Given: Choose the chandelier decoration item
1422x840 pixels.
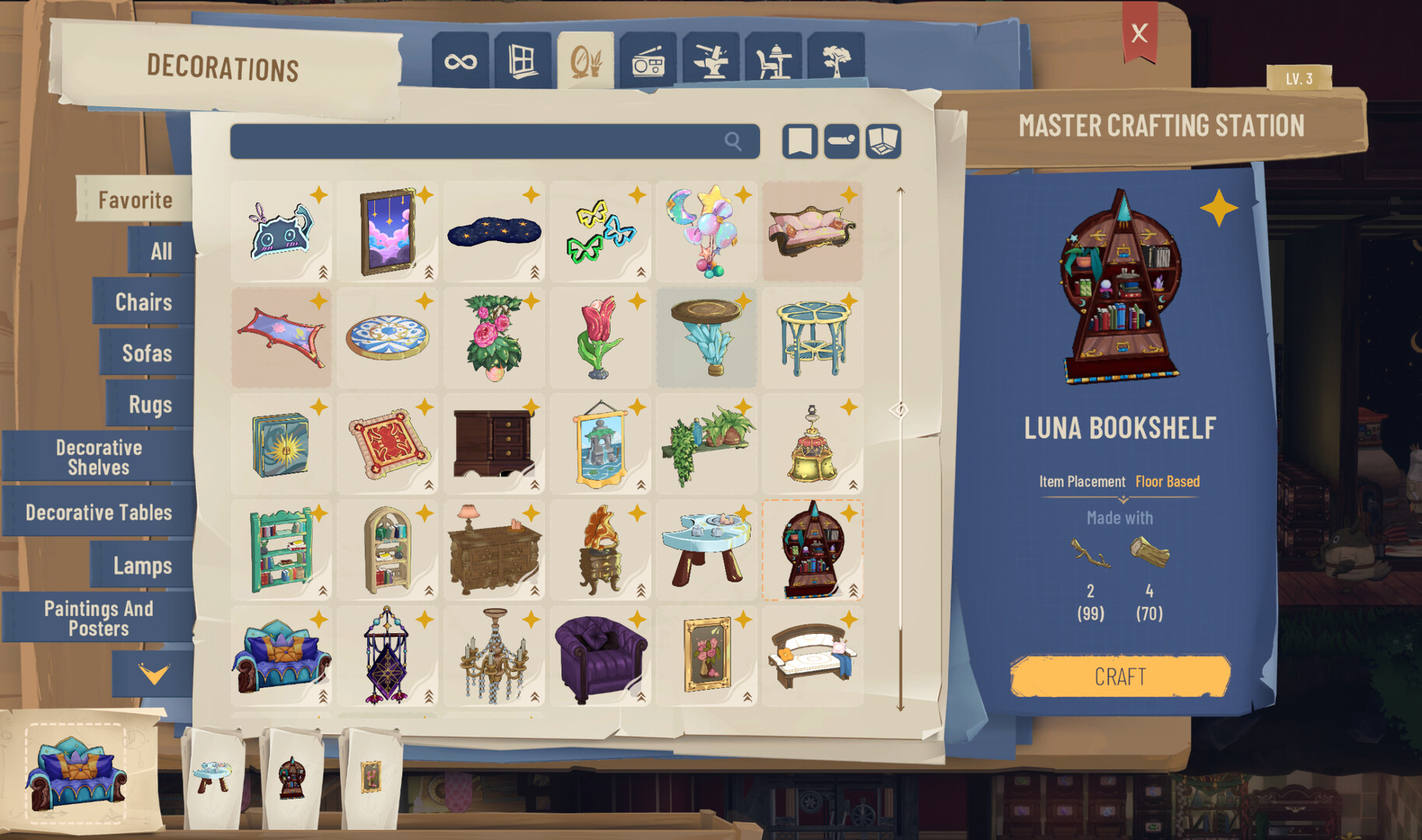Looking at the screenshot, I should click(494, 656).
